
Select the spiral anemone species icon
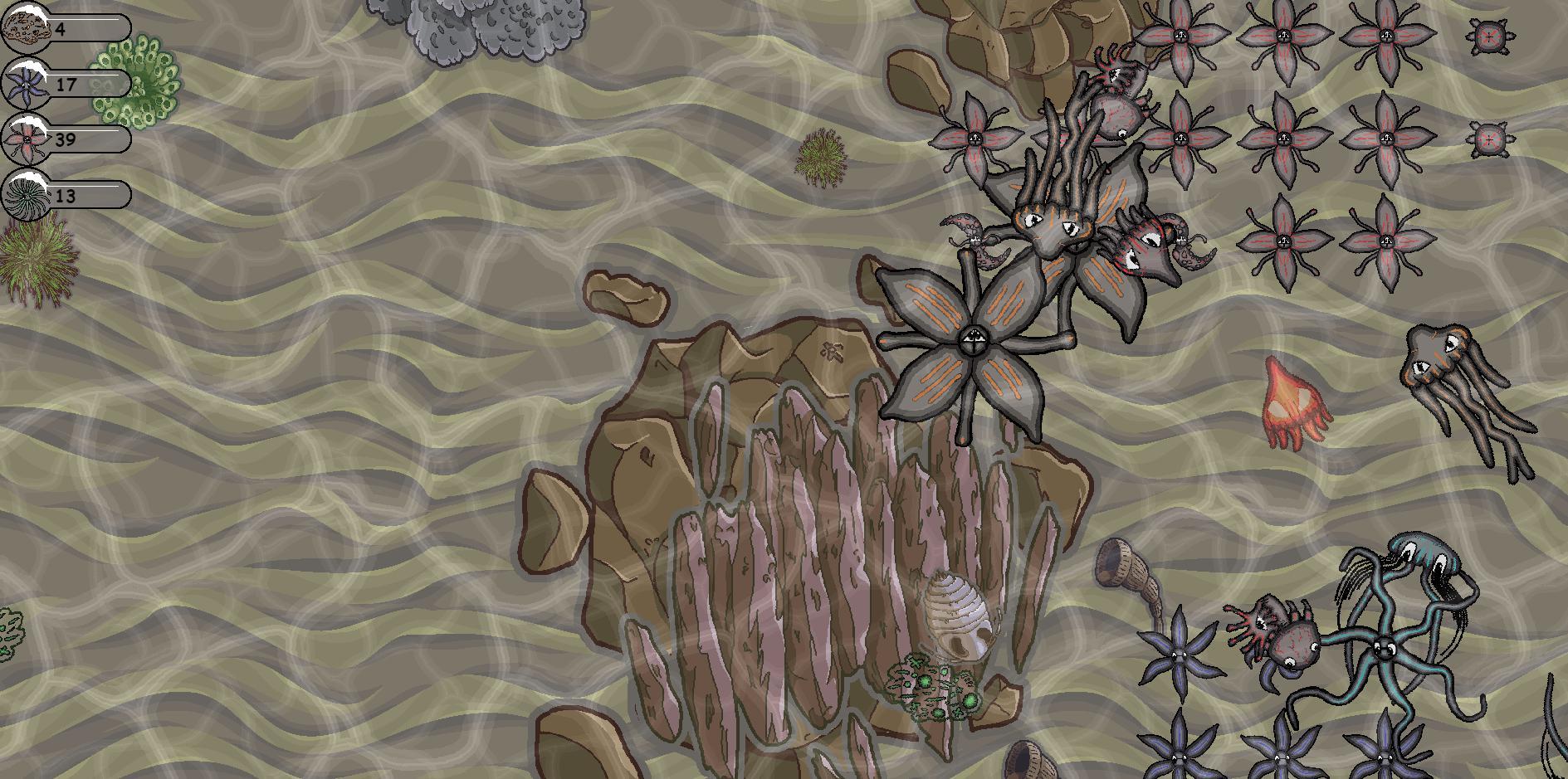pos(27,197)
